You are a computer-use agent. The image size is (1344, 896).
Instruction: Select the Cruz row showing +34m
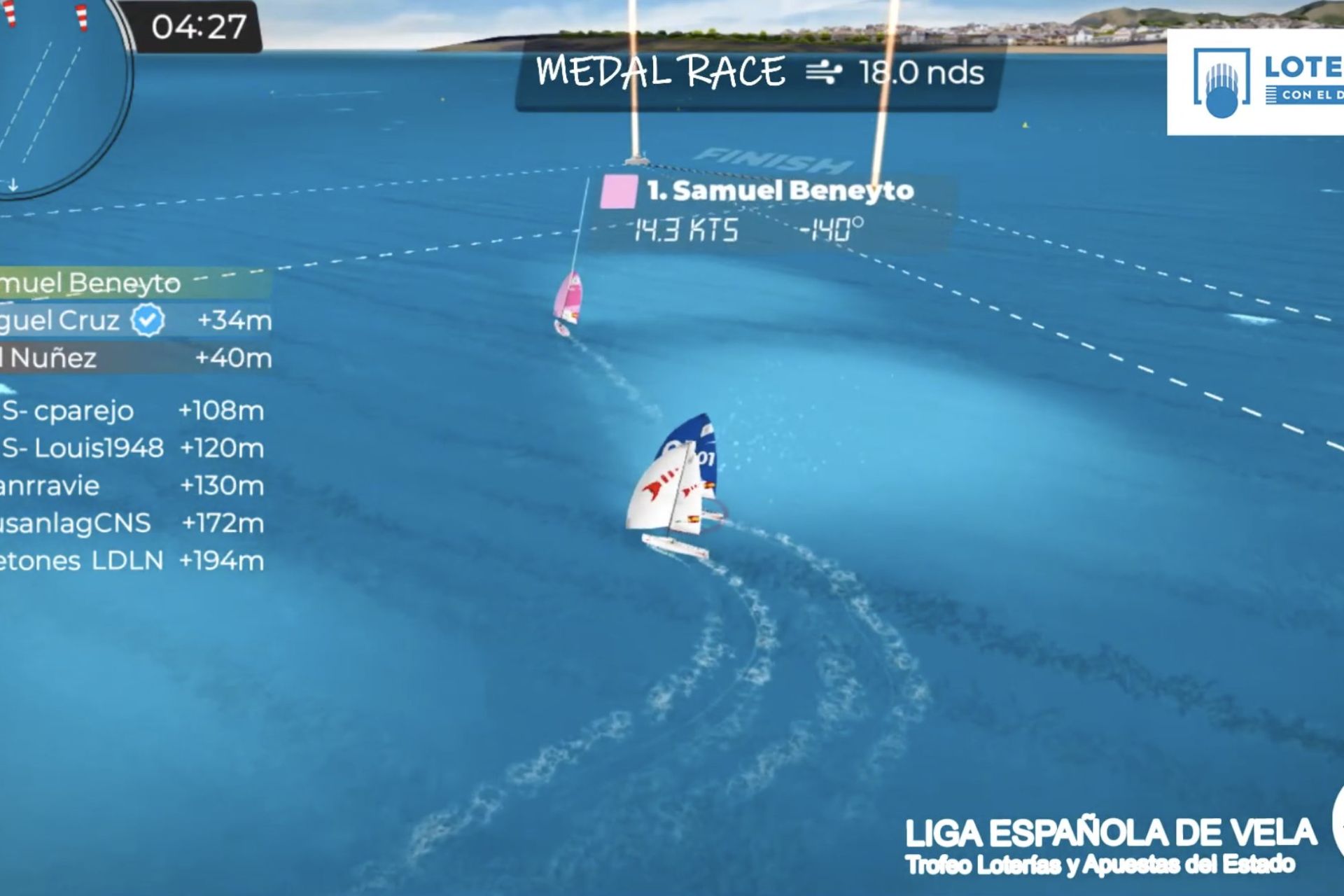click(133, 321)
